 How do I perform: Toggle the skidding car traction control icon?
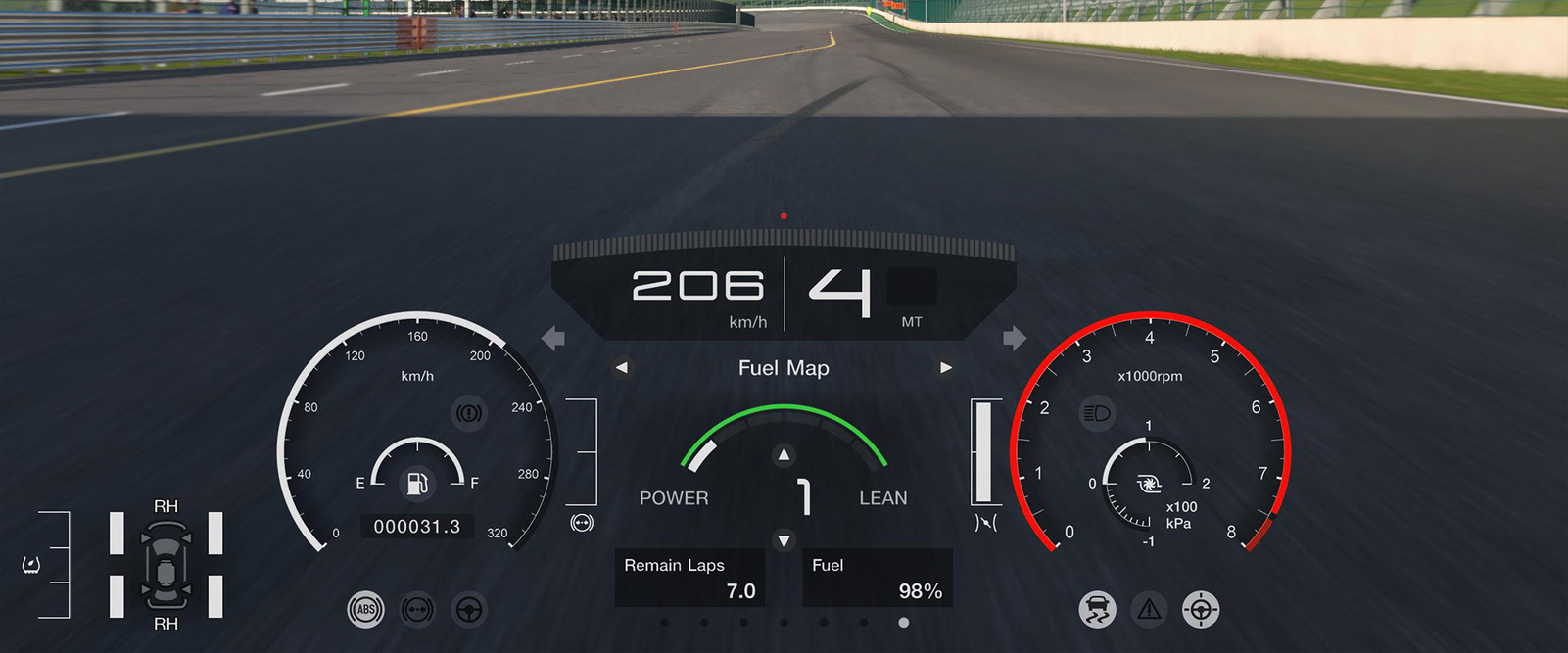[1097, 610]
